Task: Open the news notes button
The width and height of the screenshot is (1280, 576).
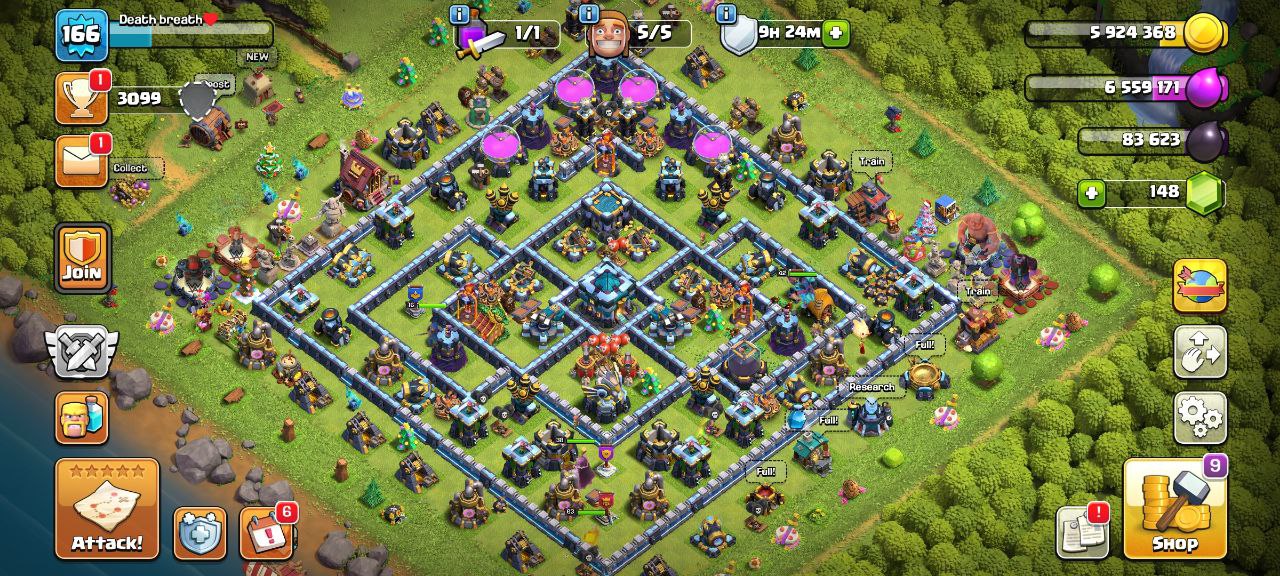Action: coord(1083,533)
